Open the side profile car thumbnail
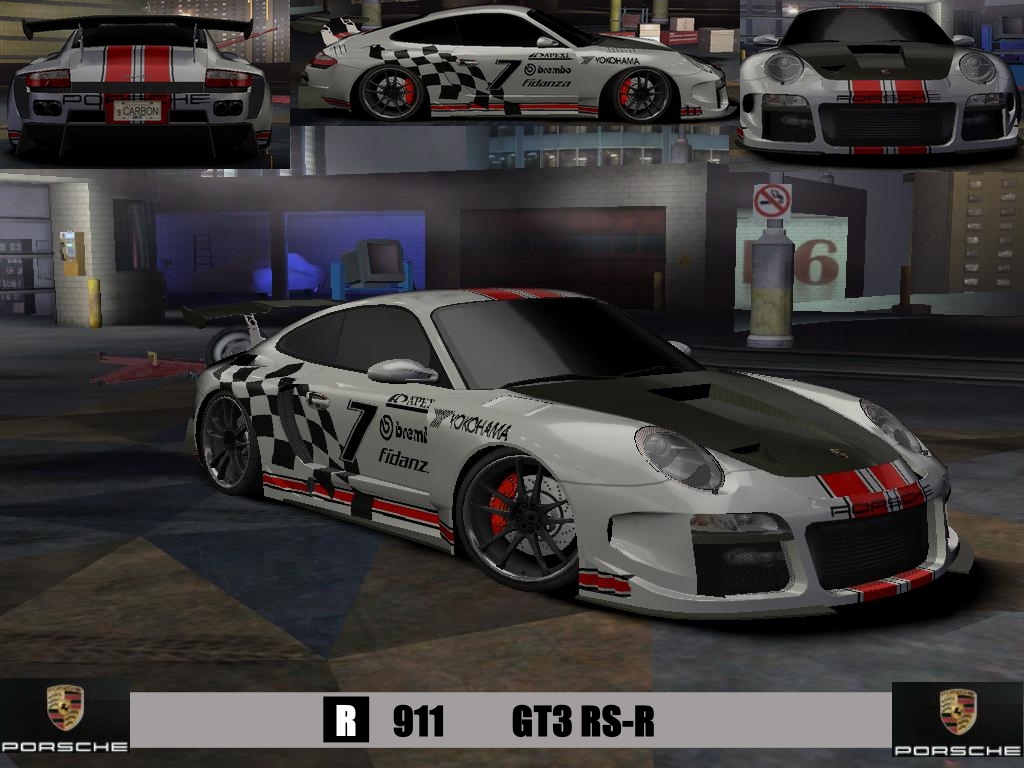1024x768 pixels. (514, 64)
